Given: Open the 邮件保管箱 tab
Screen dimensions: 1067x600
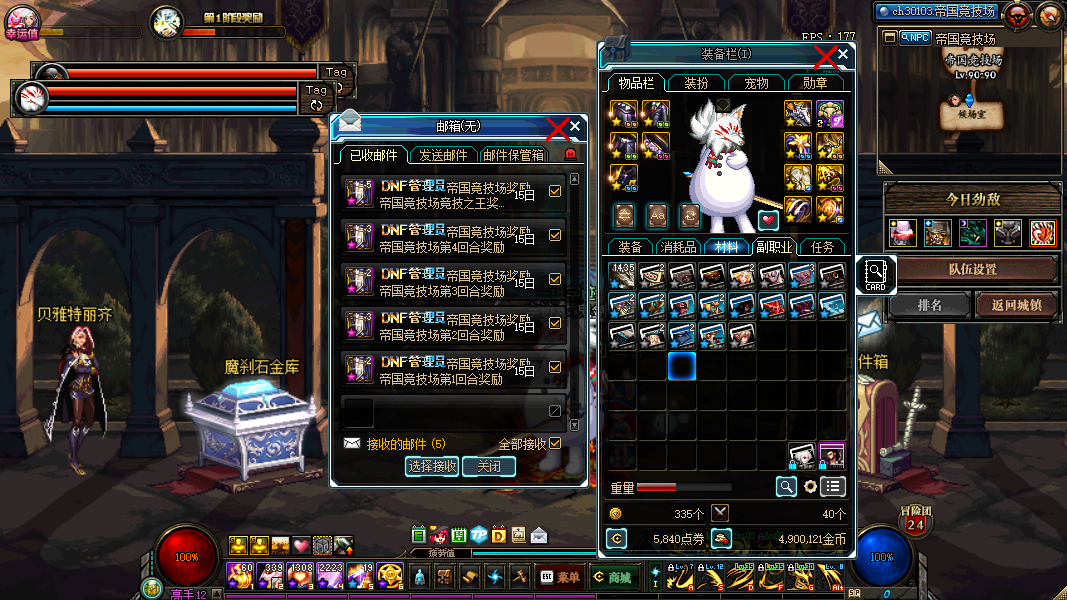Looking at the screenshot, I should [514, 155].
